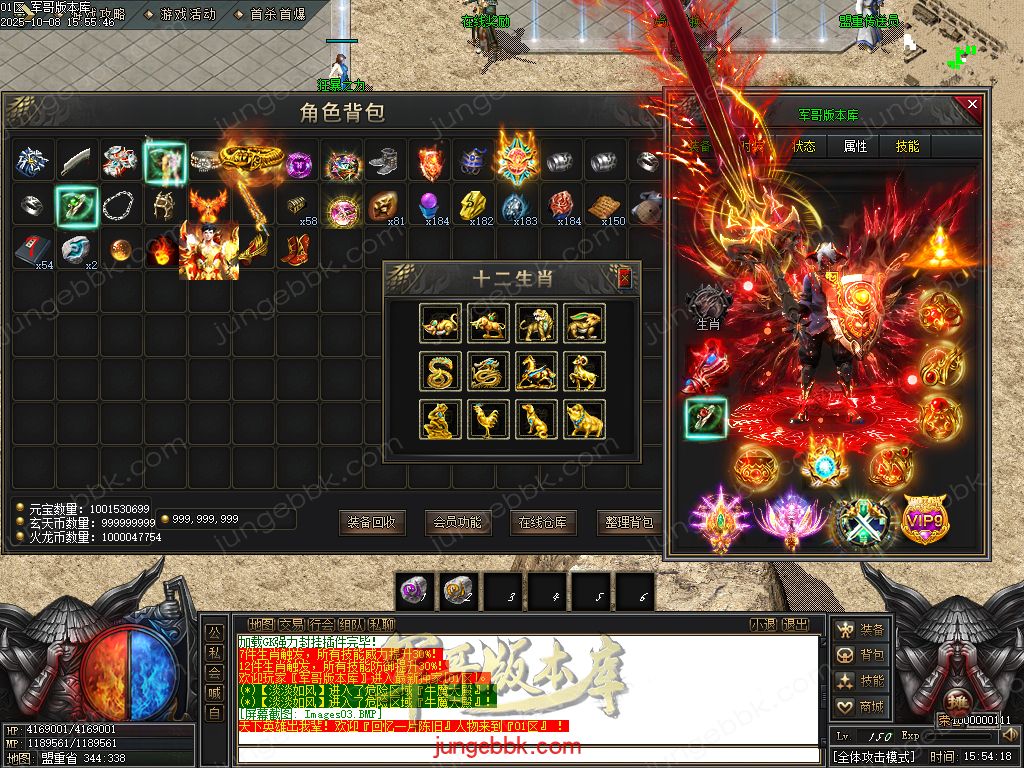Sort bag with 整理背包 button
The width and height of the screenshot is (1024, 768).
click(629, 522)
